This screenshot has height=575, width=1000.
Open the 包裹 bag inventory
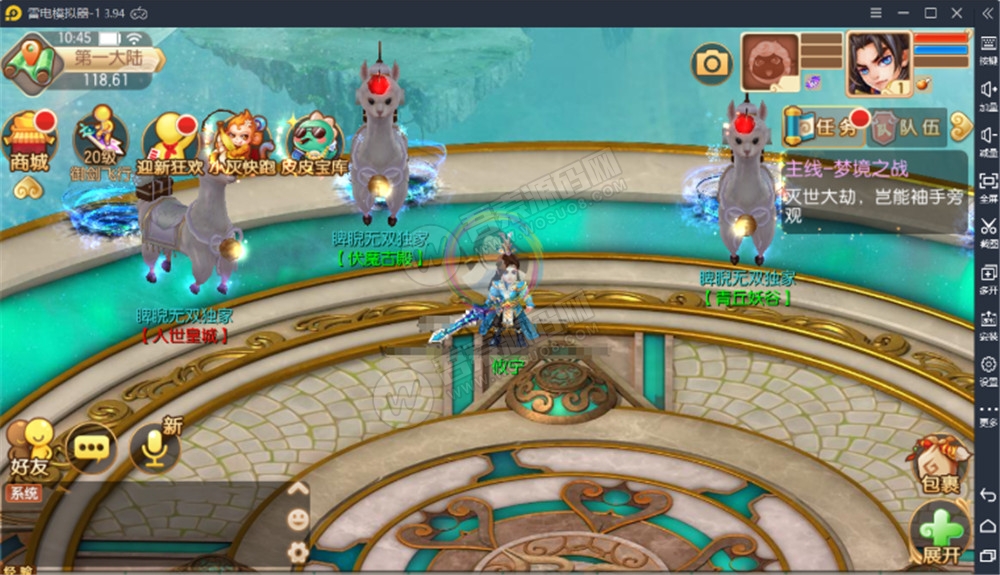(x=939, y=464)
